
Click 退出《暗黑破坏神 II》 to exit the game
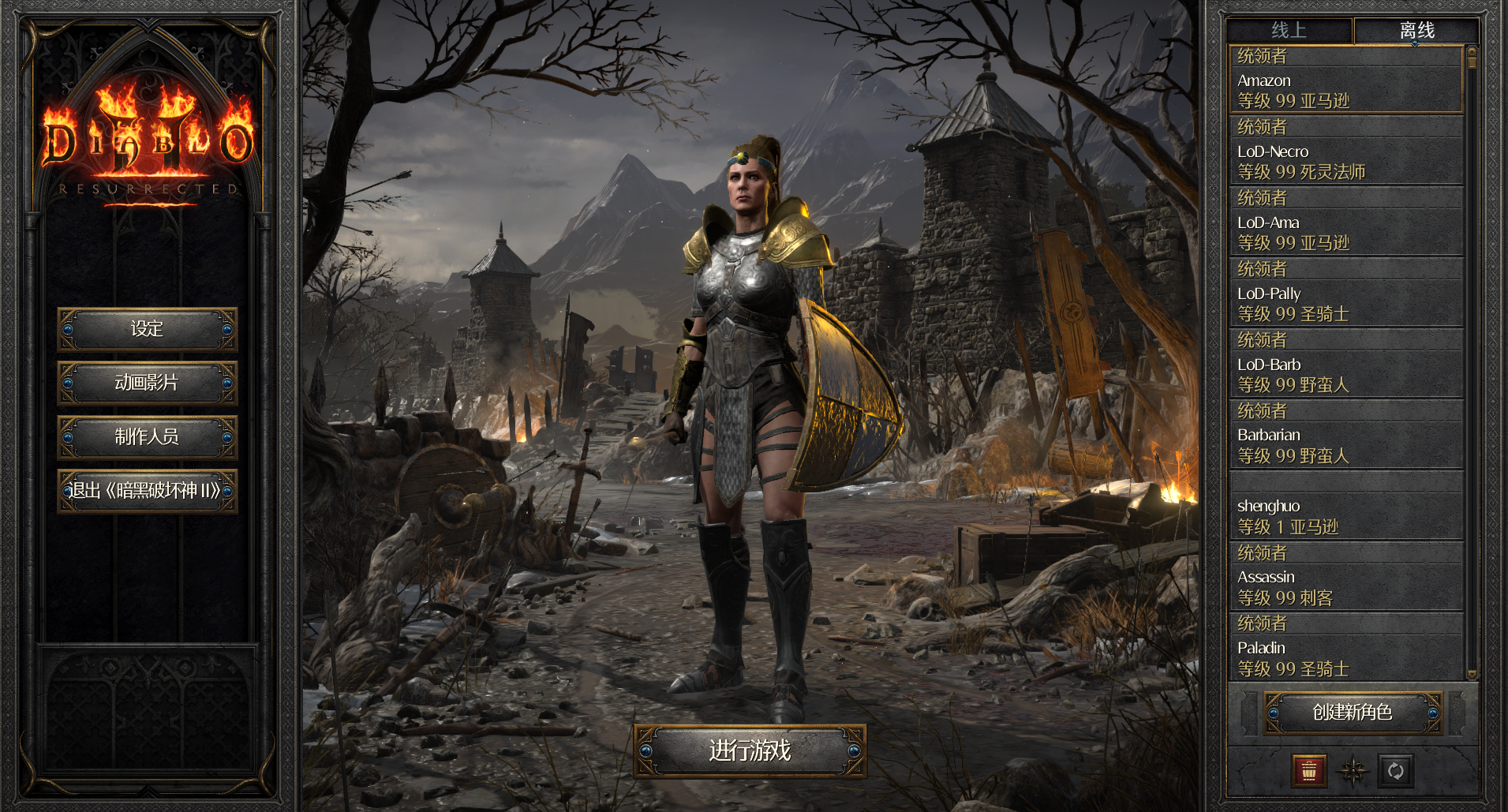(x=147, y=491)
